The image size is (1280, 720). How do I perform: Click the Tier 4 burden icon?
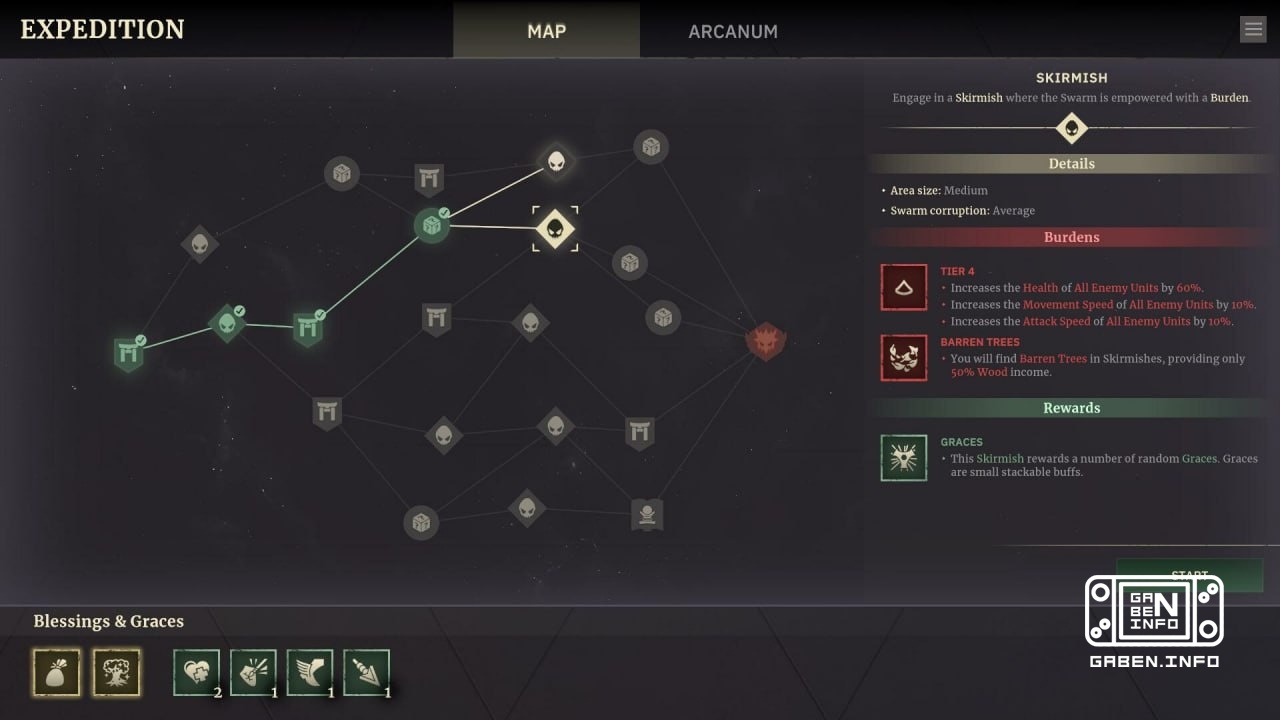[903, 288]
